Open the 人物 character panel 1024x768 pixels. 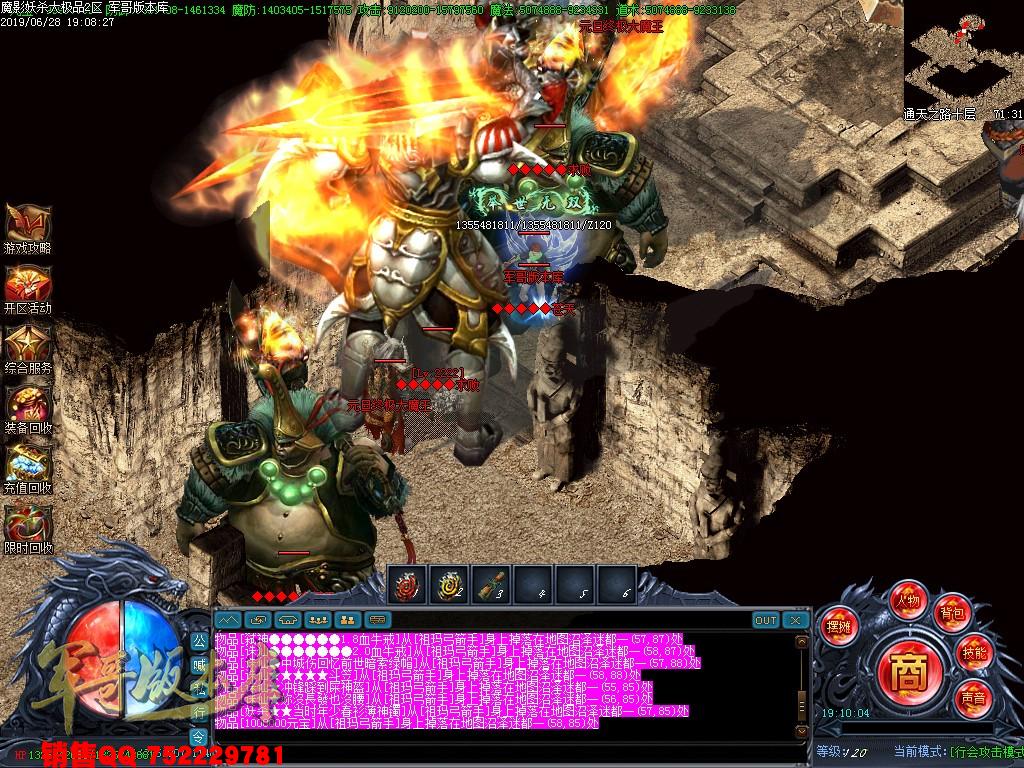click(908, 600)
